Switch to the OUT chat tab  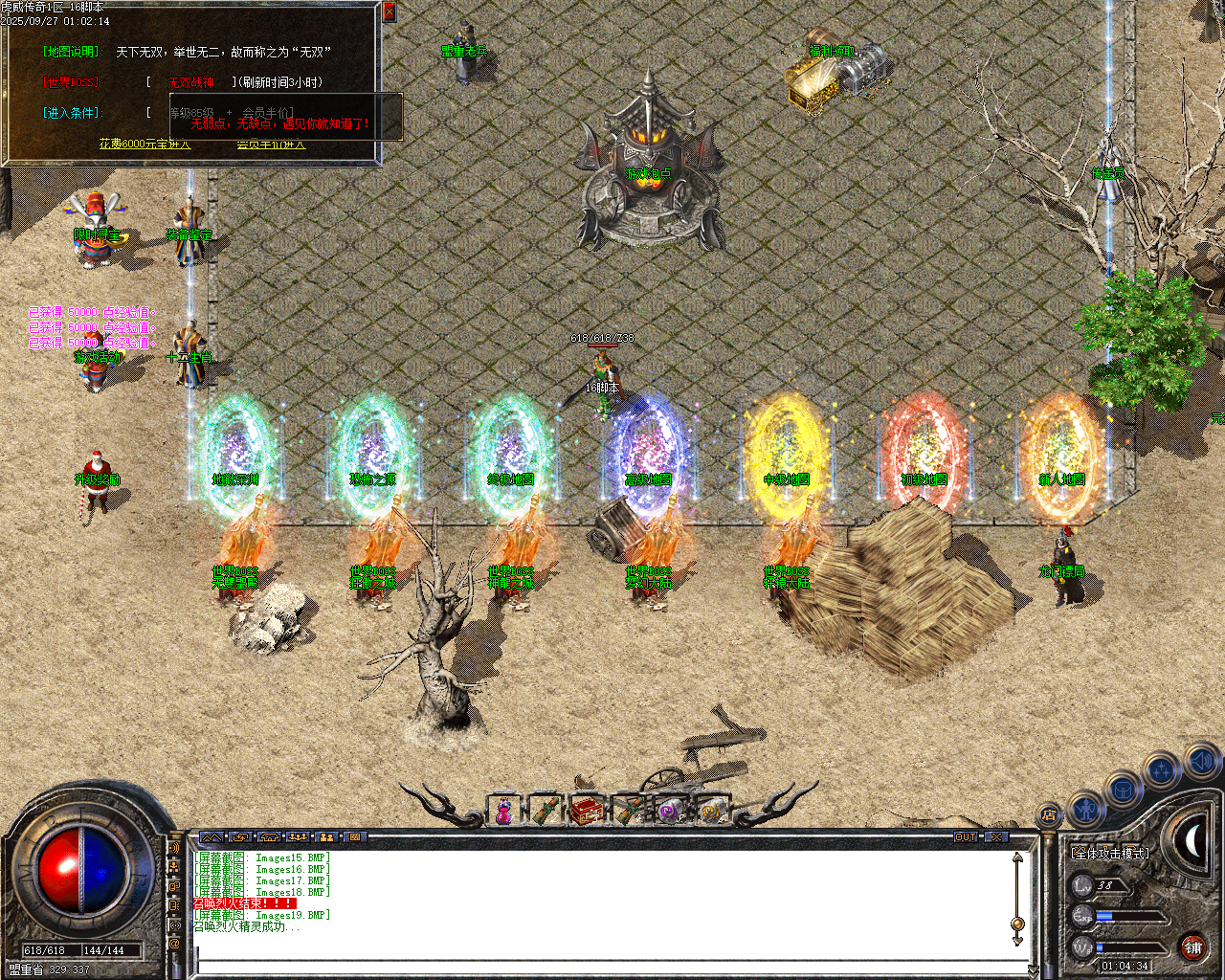(964, 836)
